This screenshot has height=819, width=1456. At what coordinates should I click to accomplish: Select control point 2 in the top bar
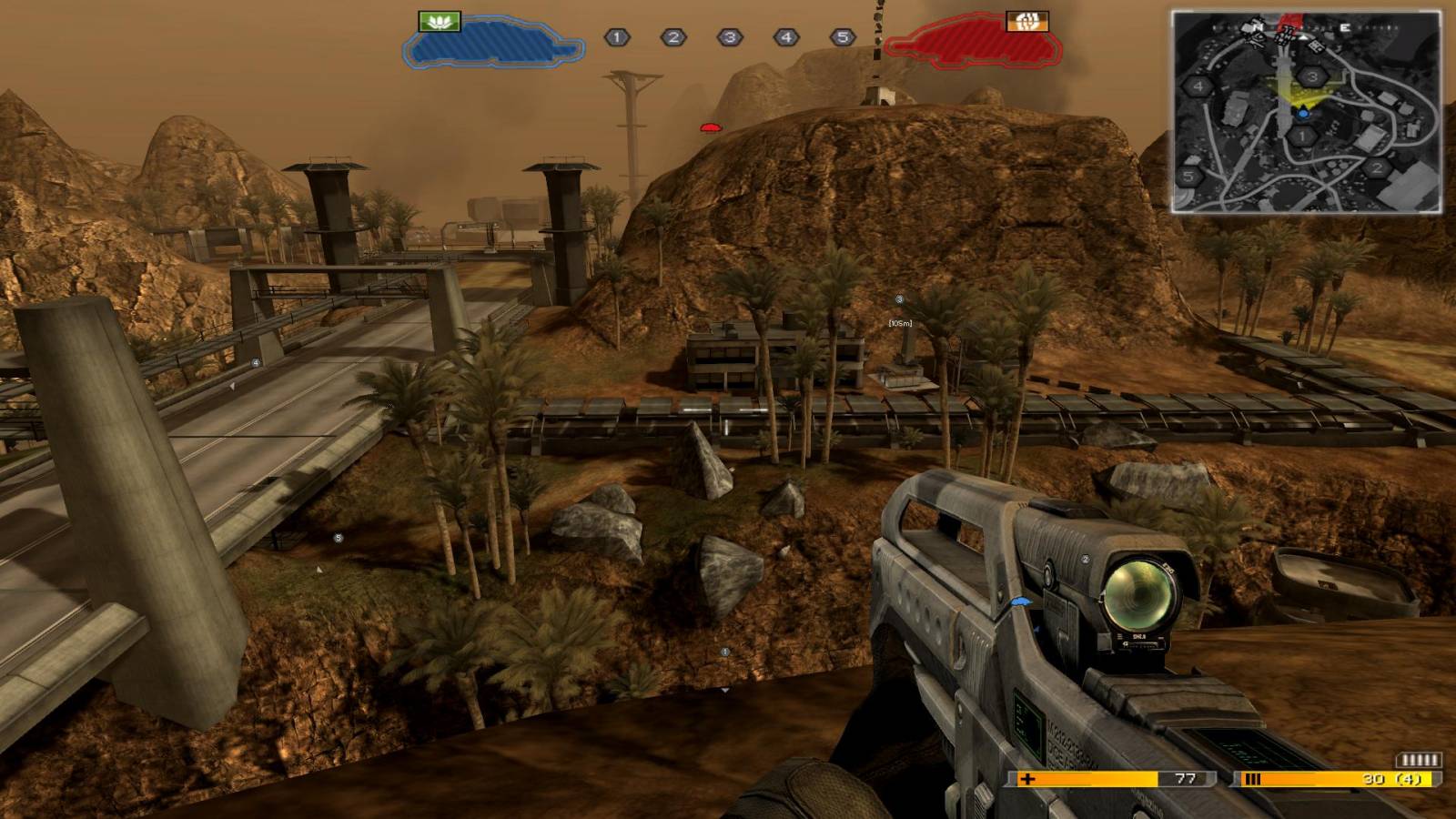tap(673, 37)
